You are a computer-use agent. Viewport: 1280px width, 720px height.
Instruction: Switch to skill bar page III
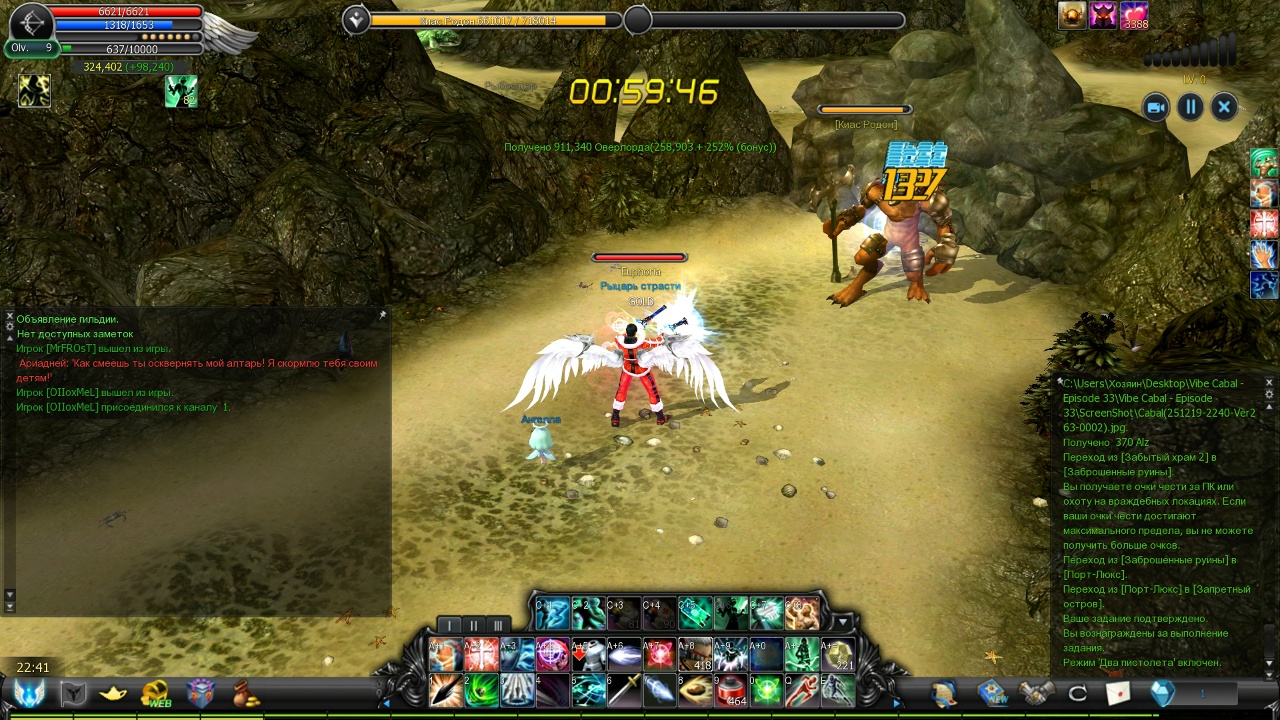pyautogui.click(x=497, y=626)
